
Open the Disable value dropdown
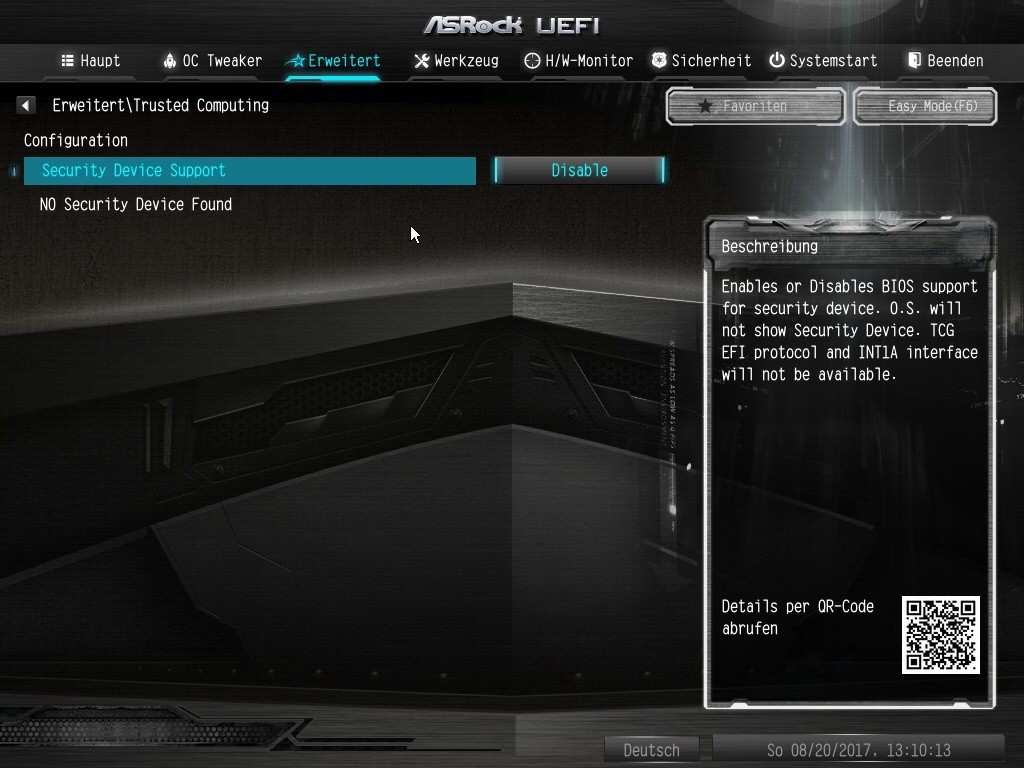coord(579,171)
